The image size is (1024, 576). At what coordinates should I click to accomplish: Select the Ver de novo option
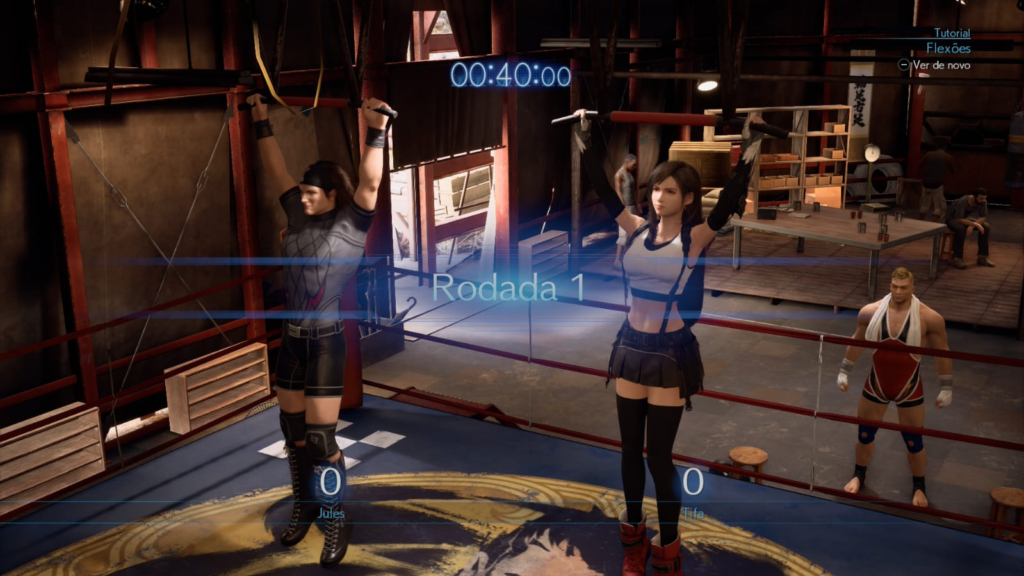point(940,65)
